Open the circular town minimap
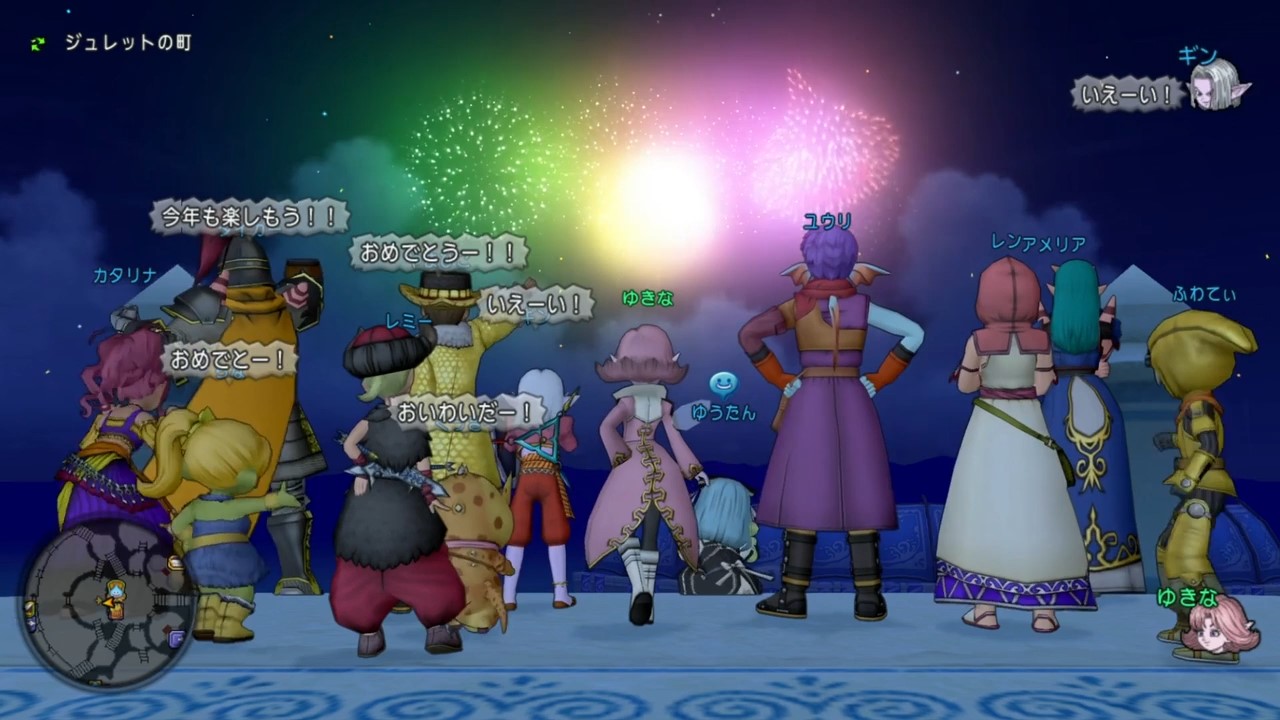 tap(106, 603)
